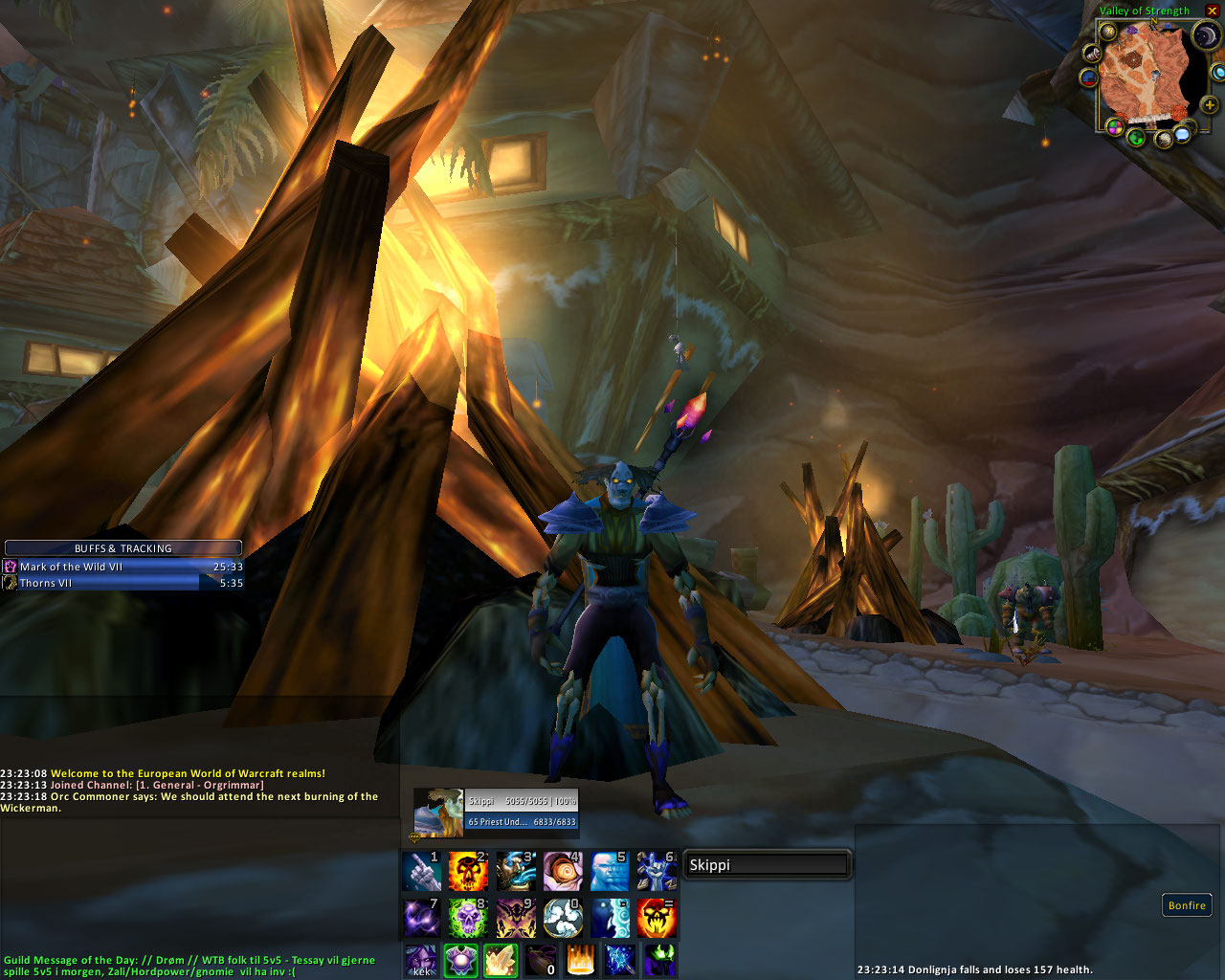
Task: Click the macro button labeled kek
Action: coord(421,960)
